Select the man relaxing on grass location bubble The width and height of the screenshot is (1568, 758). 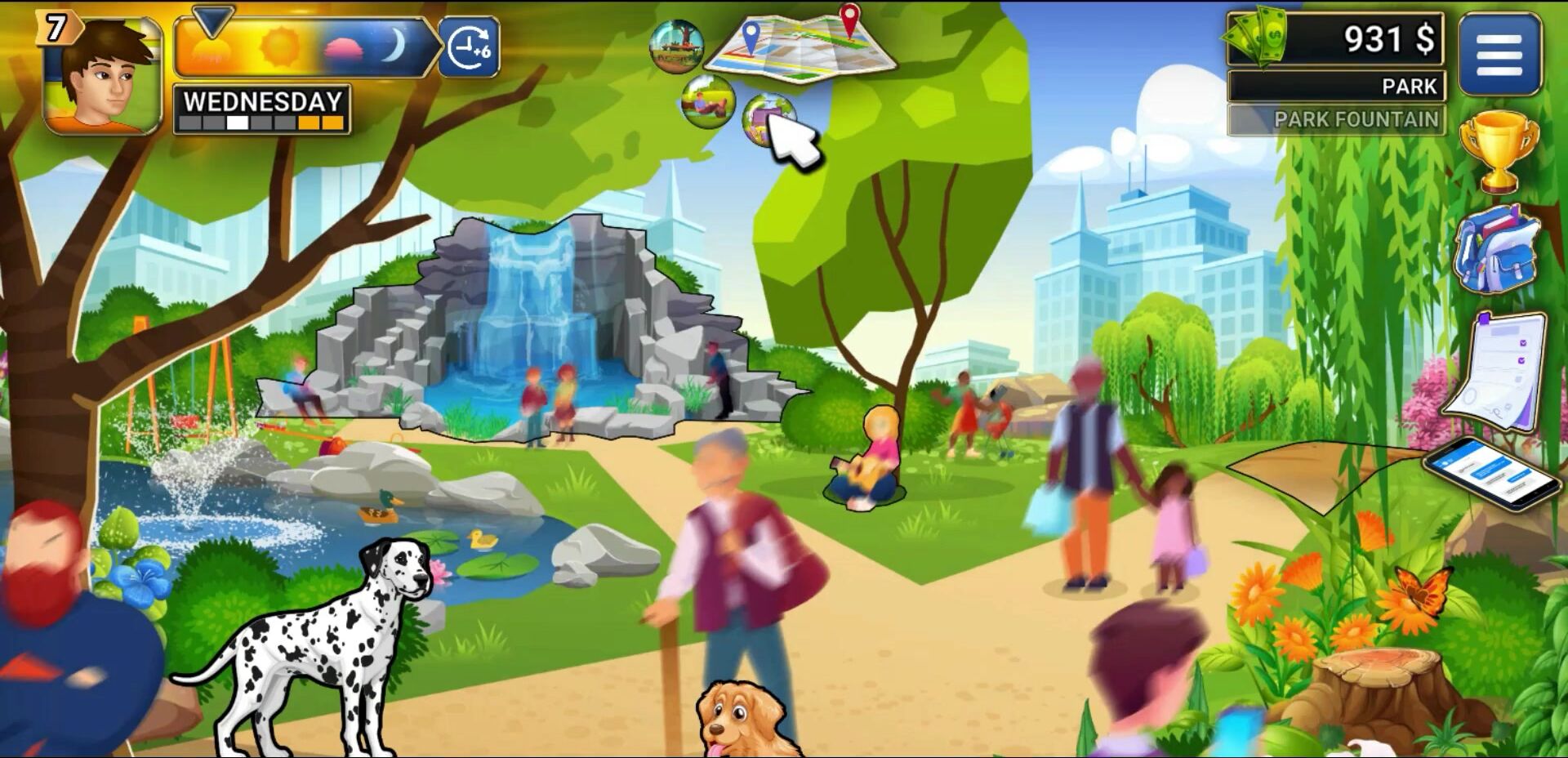[707, 102]
